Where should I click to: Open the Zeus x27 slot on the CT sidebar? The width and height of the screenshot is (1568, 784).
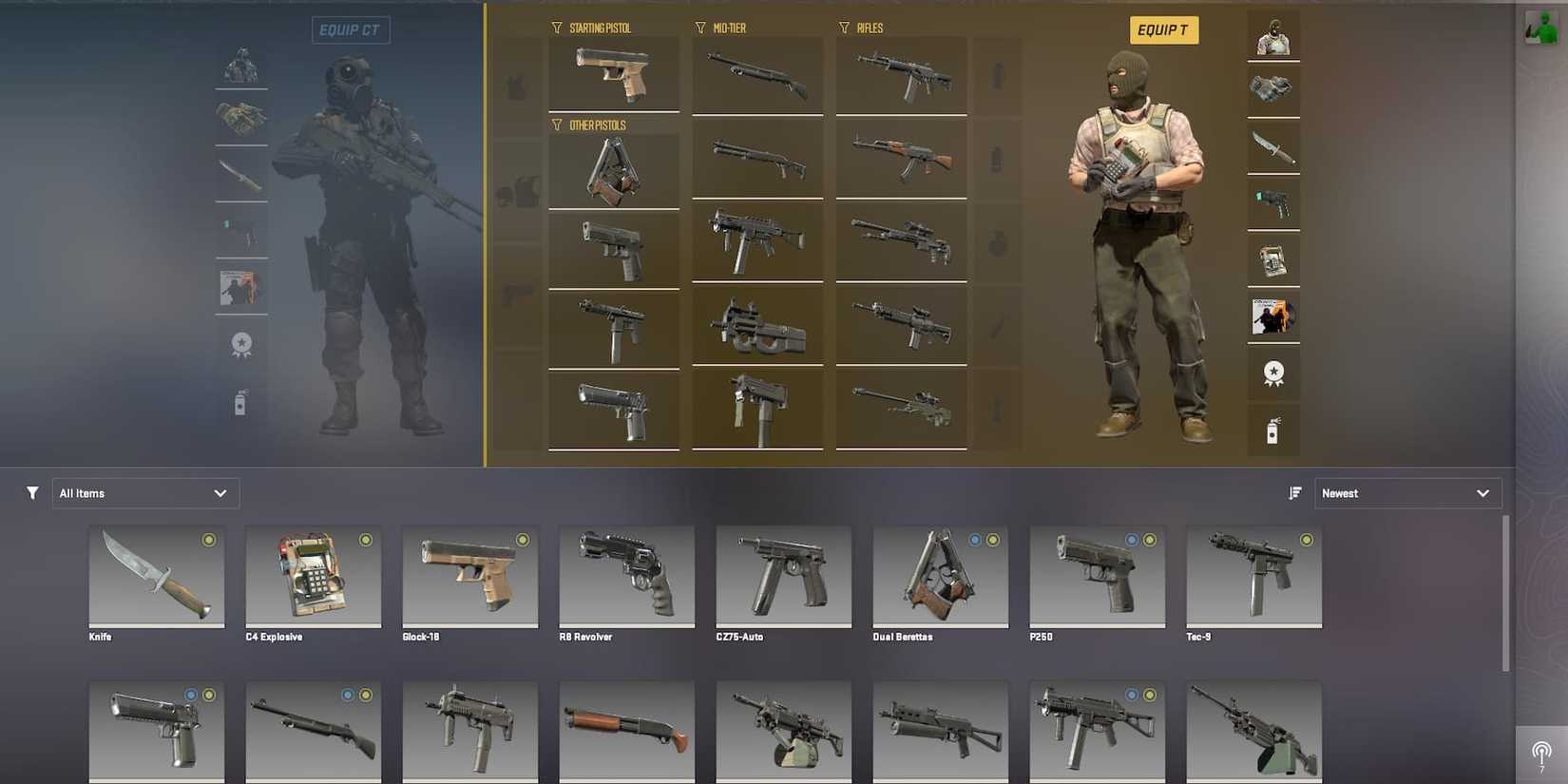[x=241, y=231]
